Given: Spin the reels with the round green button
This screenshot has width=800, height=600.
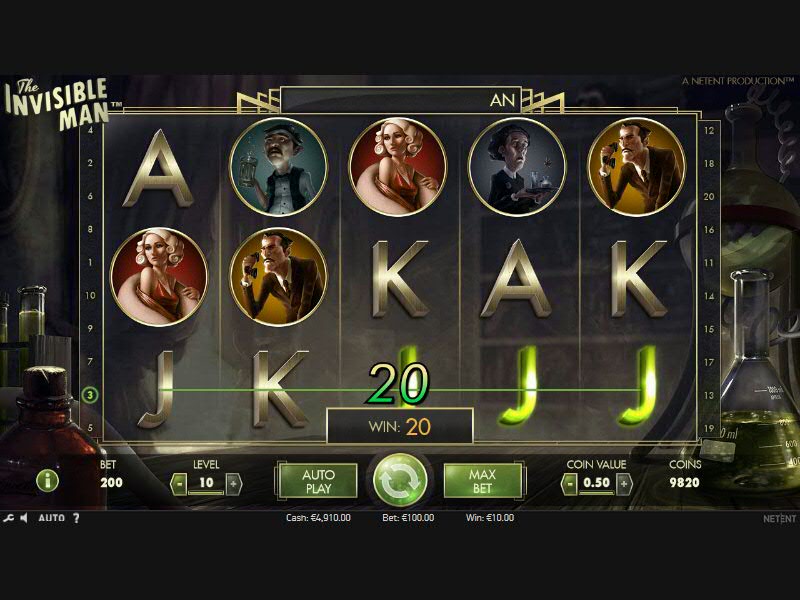Looking at the screenshot, I should click(400, 481).
